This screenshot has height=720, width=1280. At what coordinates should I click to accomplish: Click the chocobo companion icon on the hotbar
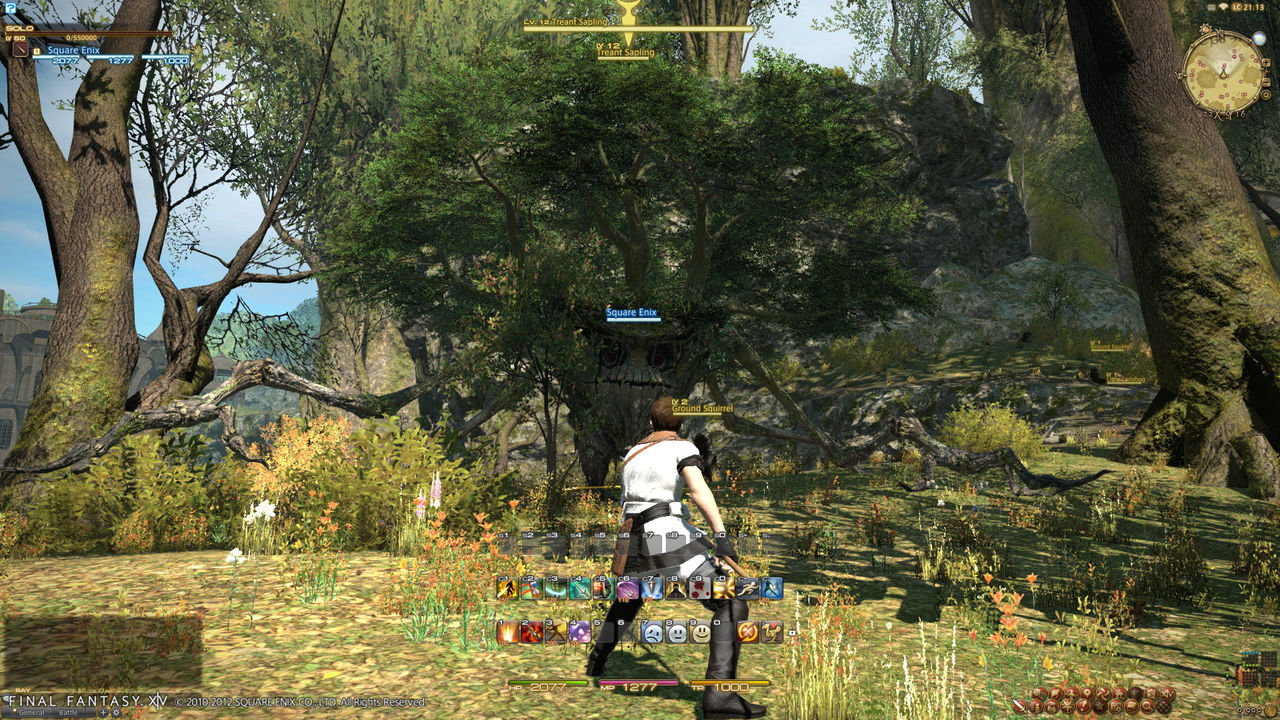pos(772,630)
